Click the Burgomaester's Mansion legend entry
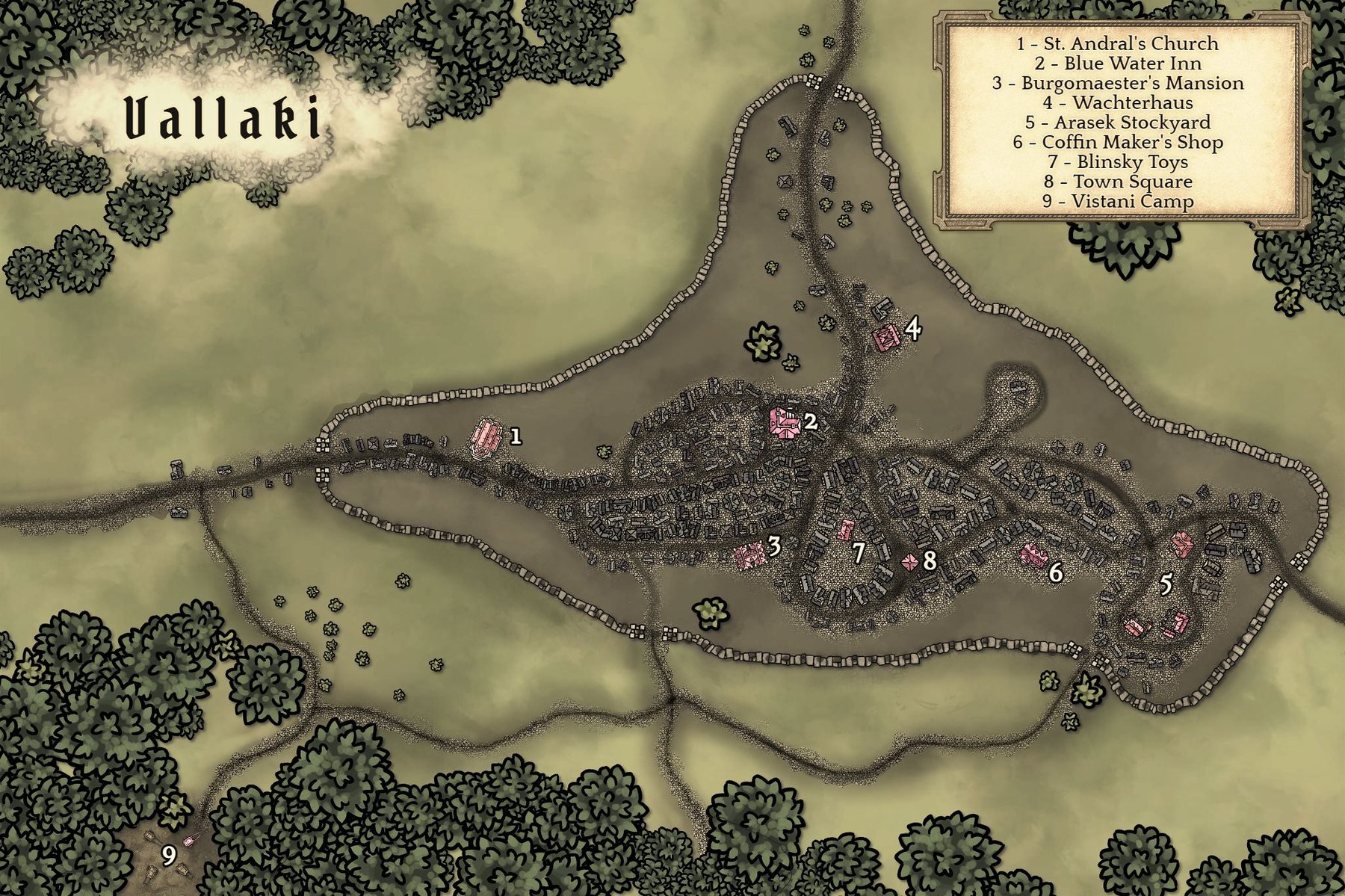Viewport: 1345px width, 896px height. point(1117,83)
